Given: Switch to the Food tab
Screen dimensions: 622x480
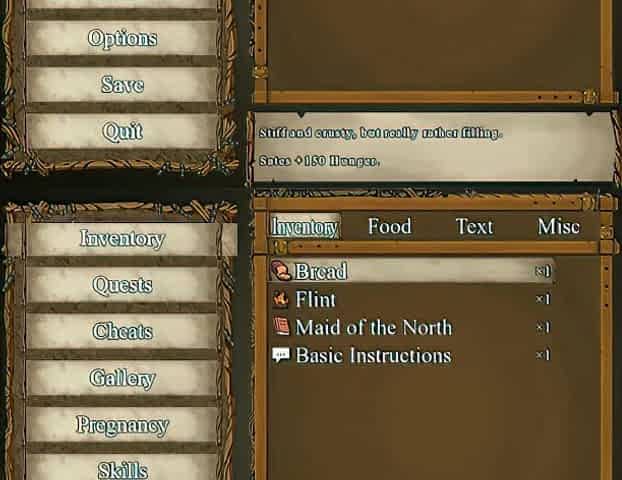Looking at the screenshot, I should coord(389,227).
